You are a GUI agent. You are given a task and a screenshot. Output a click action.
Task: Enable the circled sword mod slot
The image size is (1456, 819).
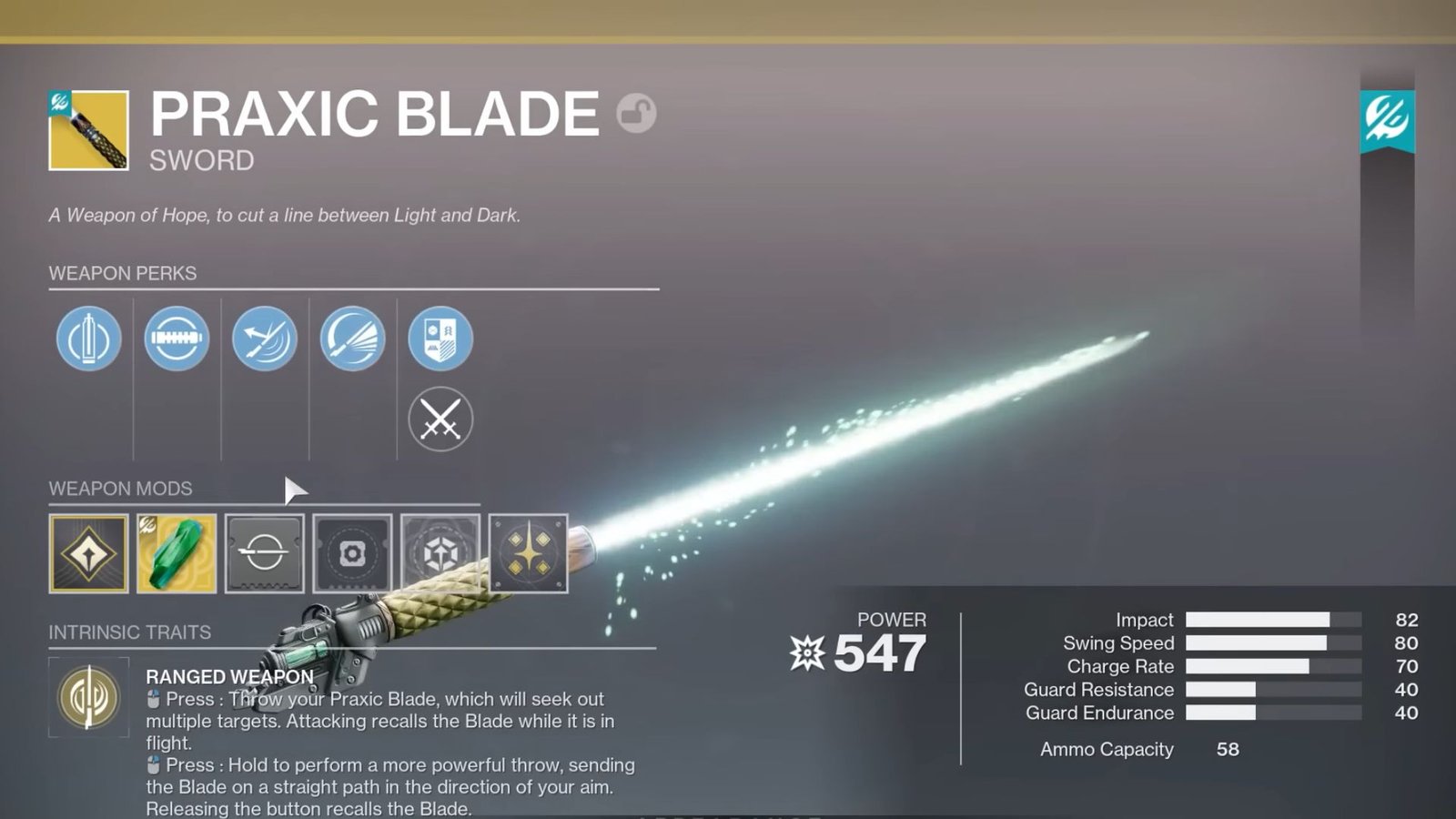pos(264,551)
